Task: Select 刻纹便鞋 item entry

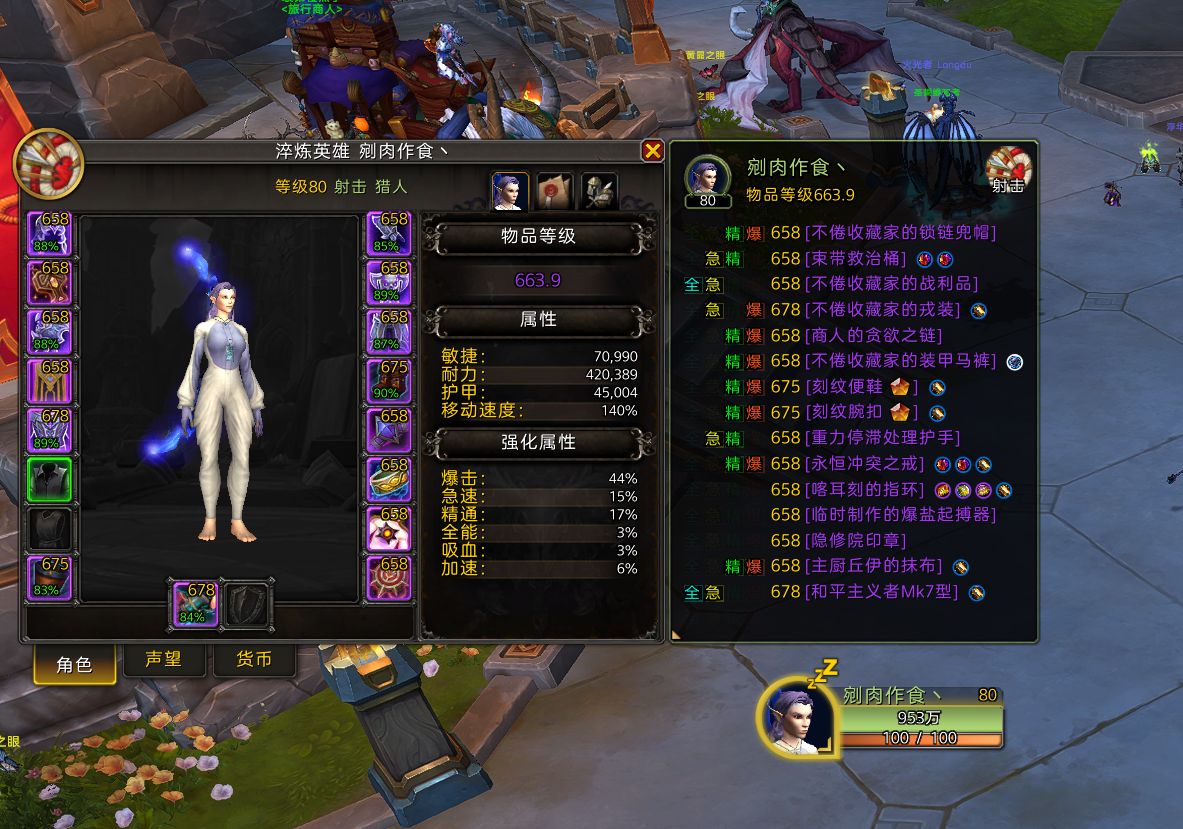Action: pyautogui.click(x=844, y=388)
